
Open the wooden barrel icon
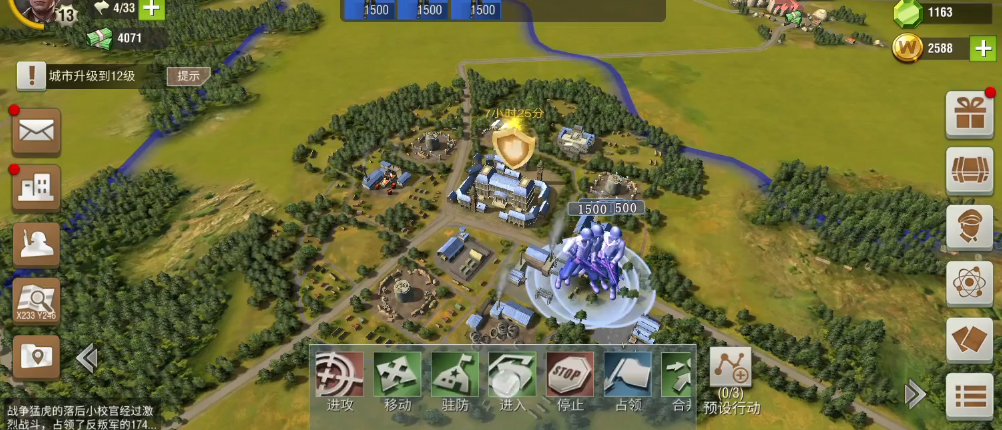pos(969,171)
